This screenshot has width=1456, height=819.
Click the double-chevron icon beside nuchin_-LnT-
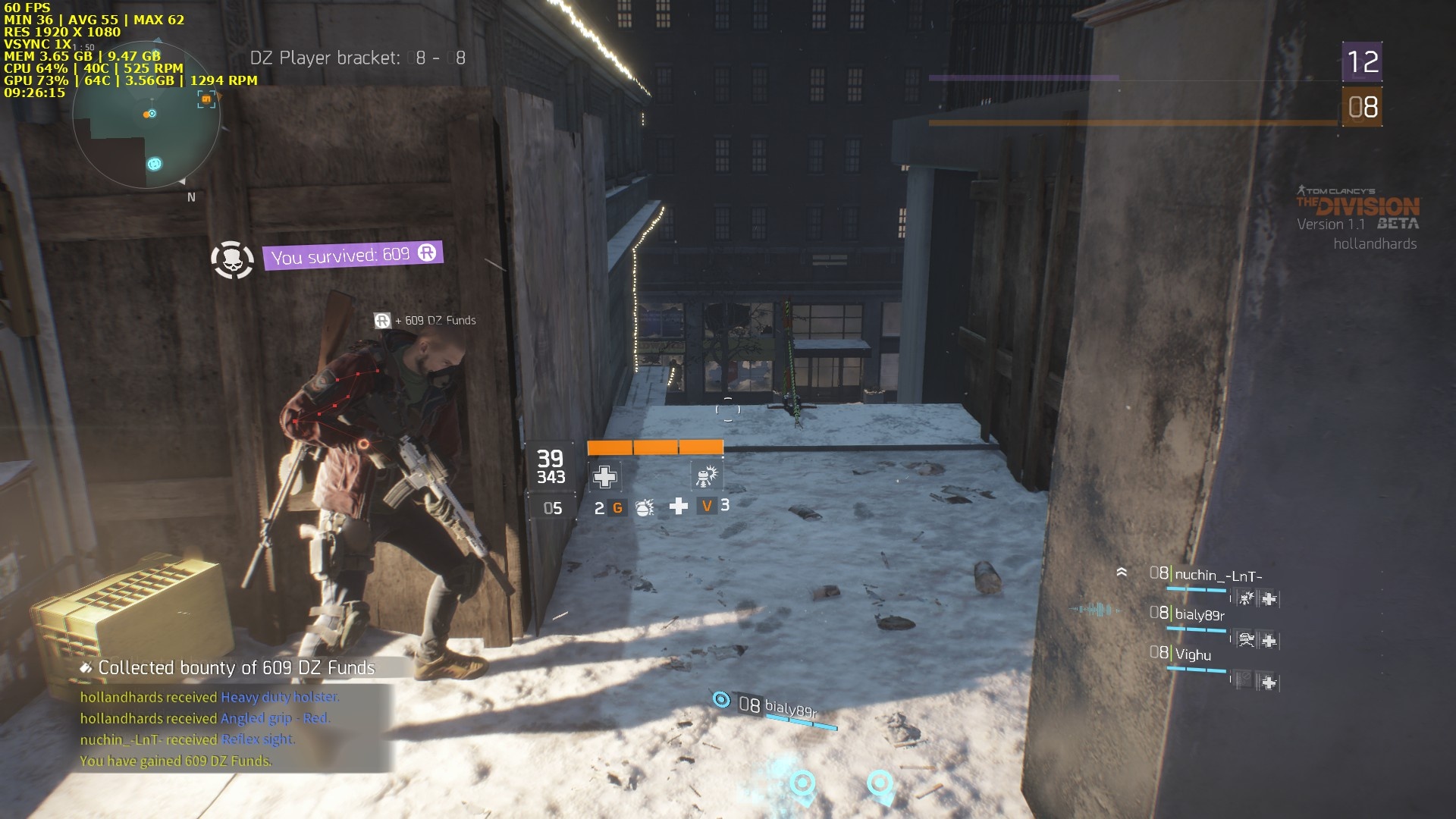1122,573
